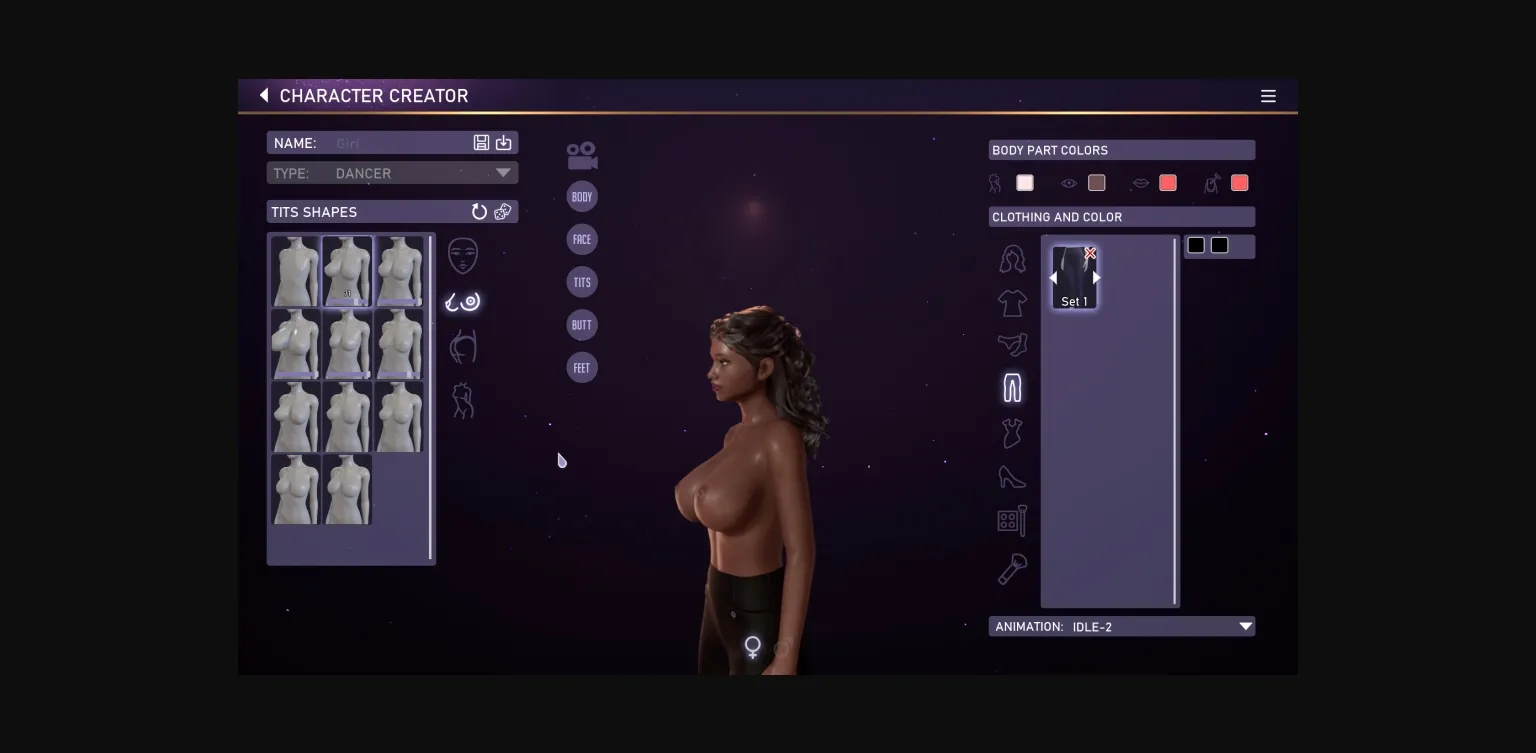Click the dice randomize icon
Screen dimensions: 1536x753
point(503,212)
